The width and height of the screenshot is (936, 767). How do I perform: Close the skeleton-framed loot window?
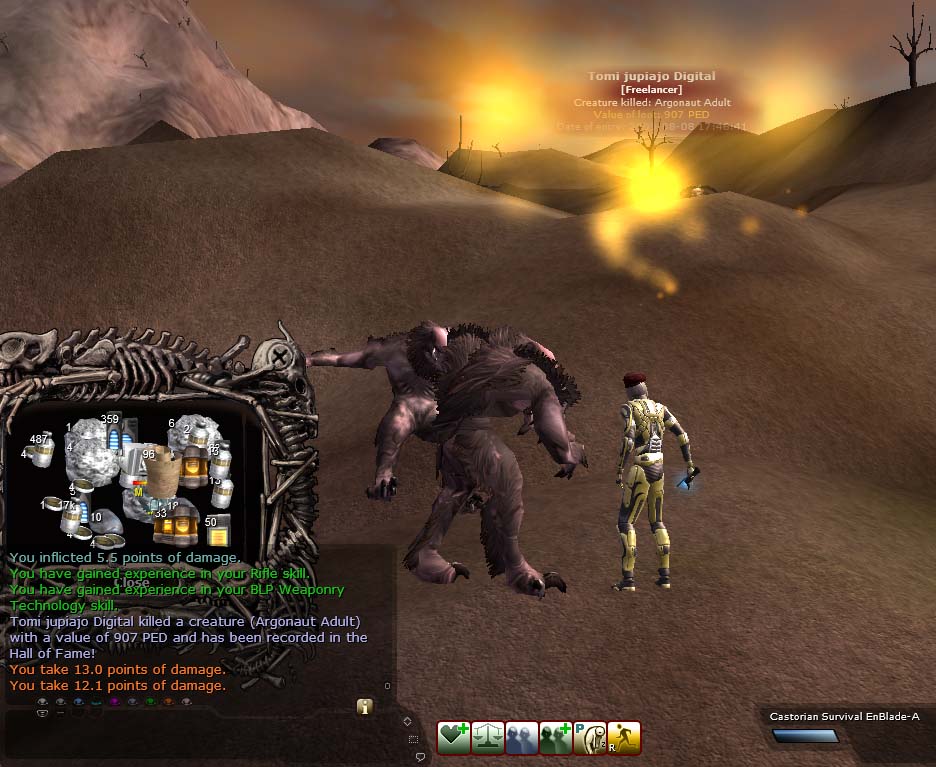coord(282,356)
